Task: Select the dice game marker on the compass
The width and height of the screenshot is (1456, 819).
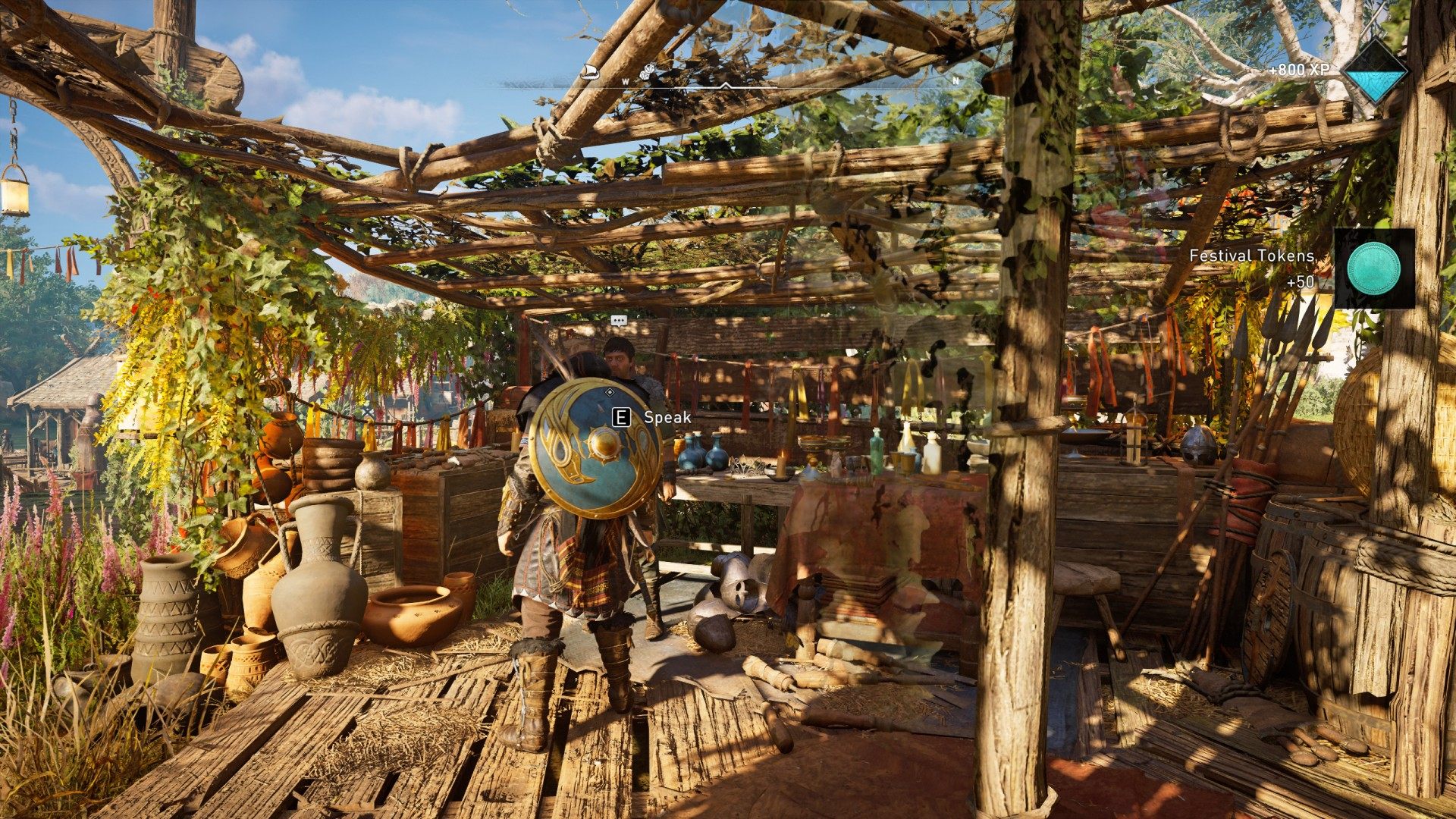Action: (650, 71)
